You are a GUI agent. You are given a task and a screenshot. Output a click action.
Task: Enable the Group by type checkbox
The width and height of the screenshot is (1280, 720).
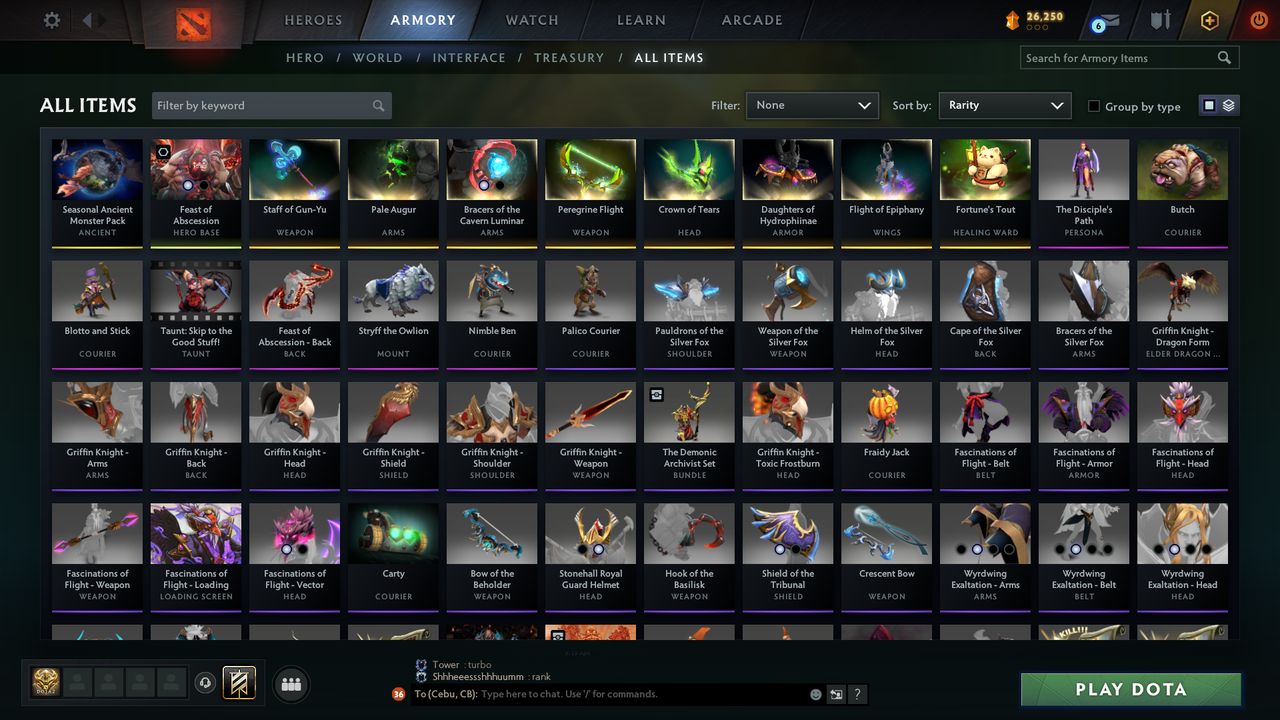pyautogui.click(x=1096, y=106)
